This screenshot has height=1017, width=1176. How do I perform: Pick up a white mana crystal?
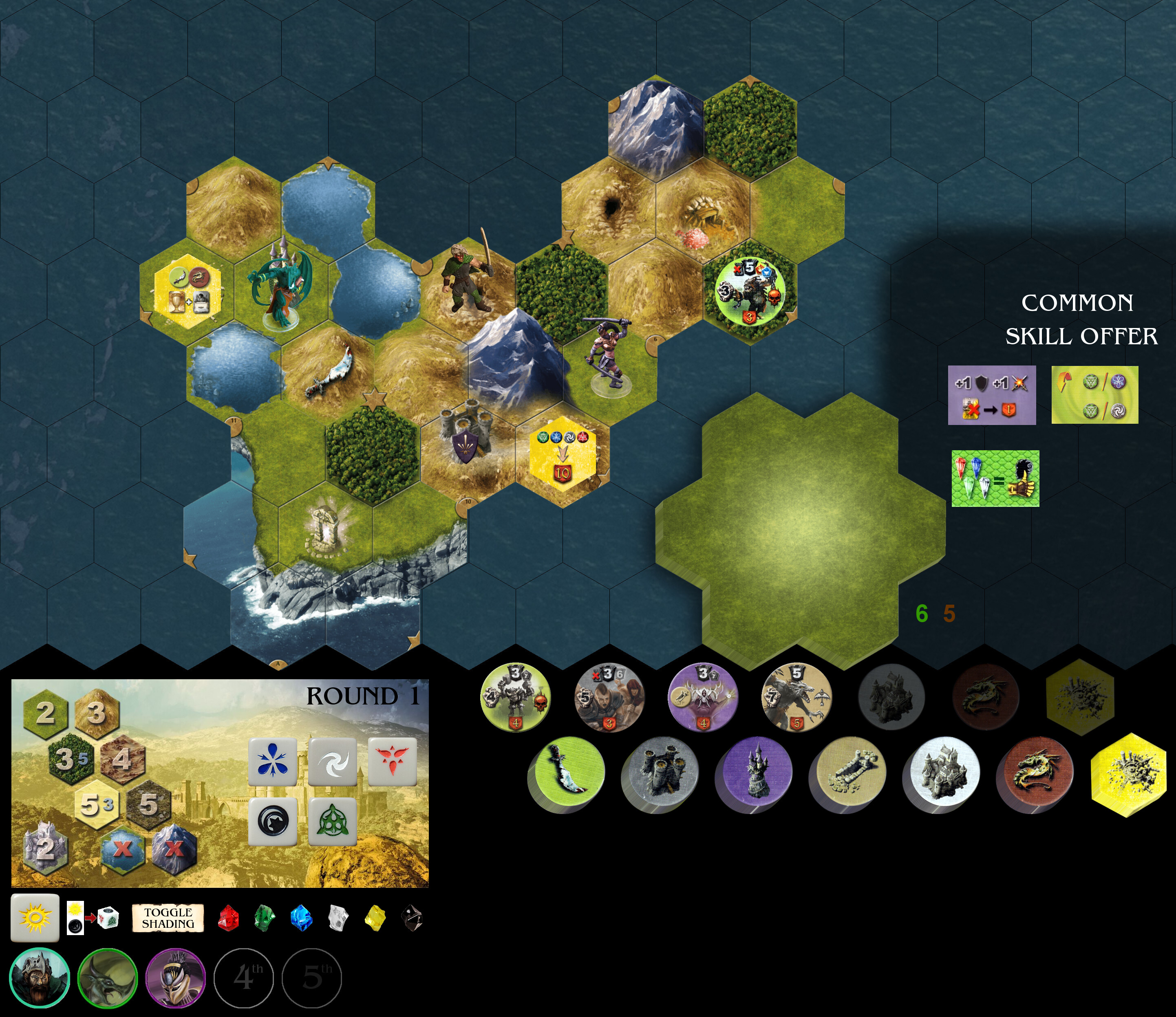pos(338,918)
